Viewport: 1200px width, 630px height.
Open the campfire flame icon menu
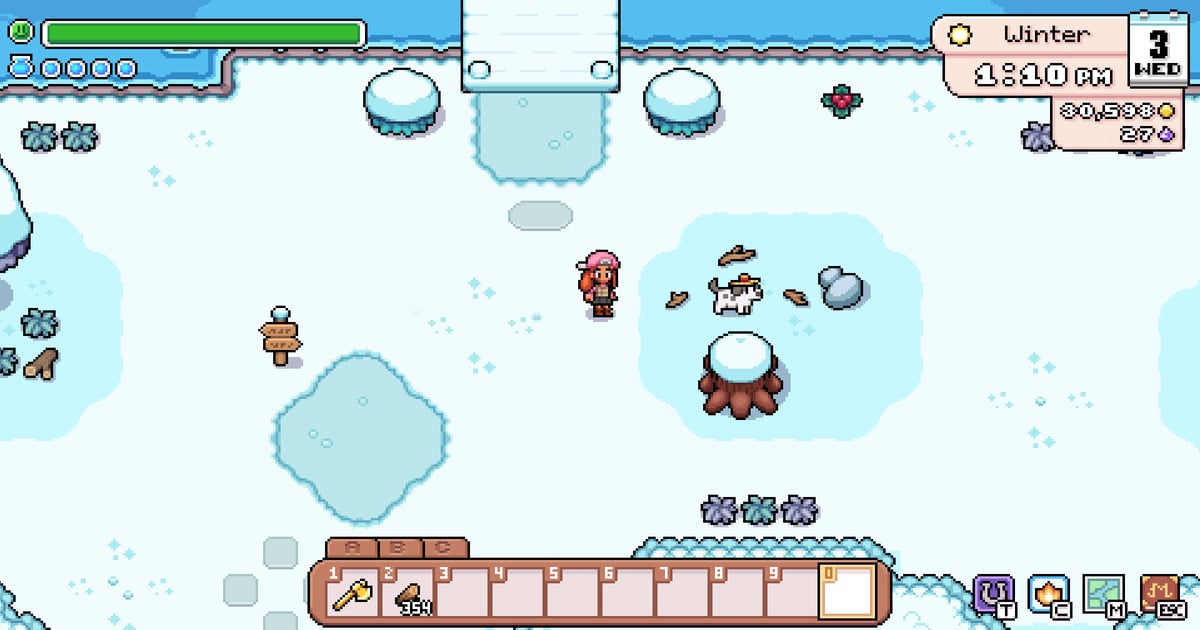pyautogui.click(x=1047, y=593)
